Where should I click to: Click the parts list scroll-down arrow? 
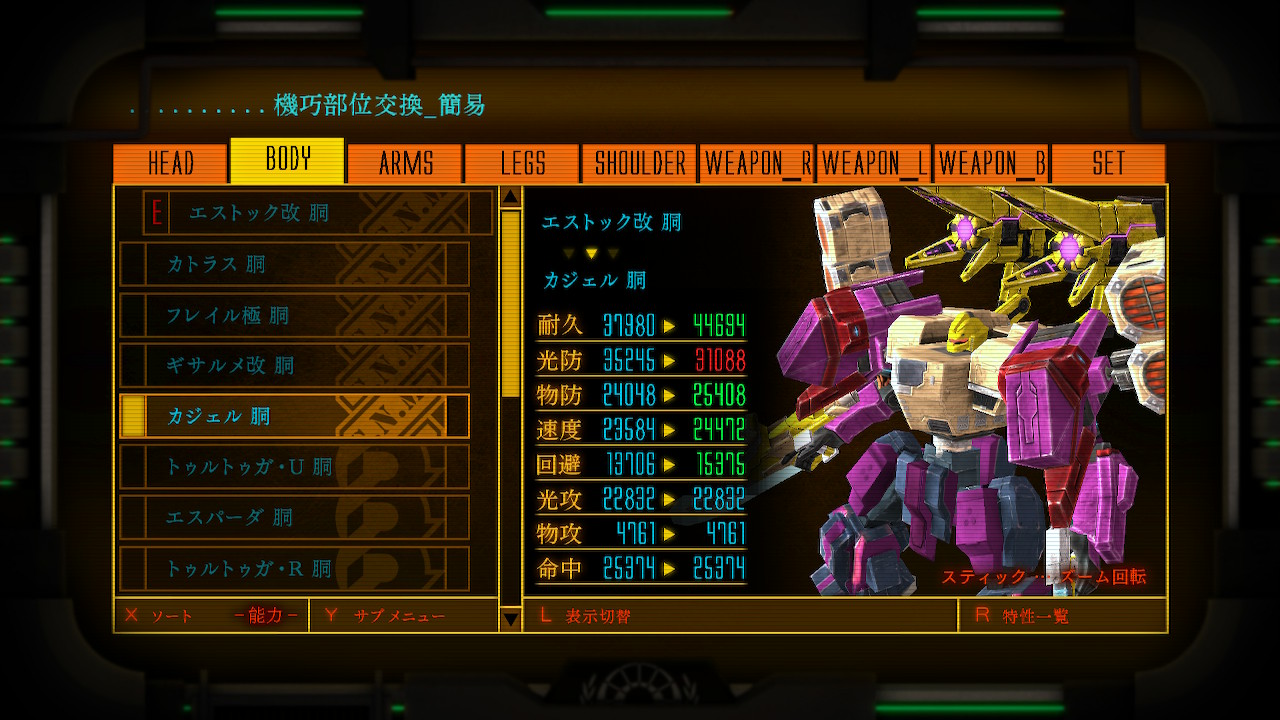tap(510, 620)
